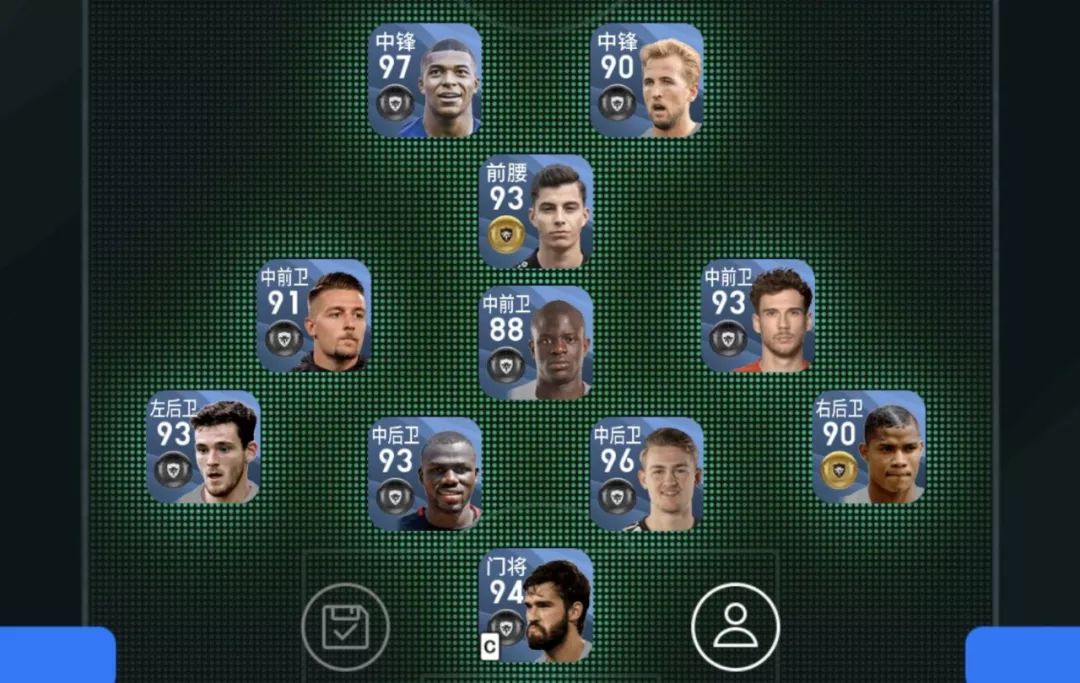Image resolution: width=1080 pixels, height=683 pixels.
Task: Pick the 左后卫 left back card
Action: pos(203,447)
